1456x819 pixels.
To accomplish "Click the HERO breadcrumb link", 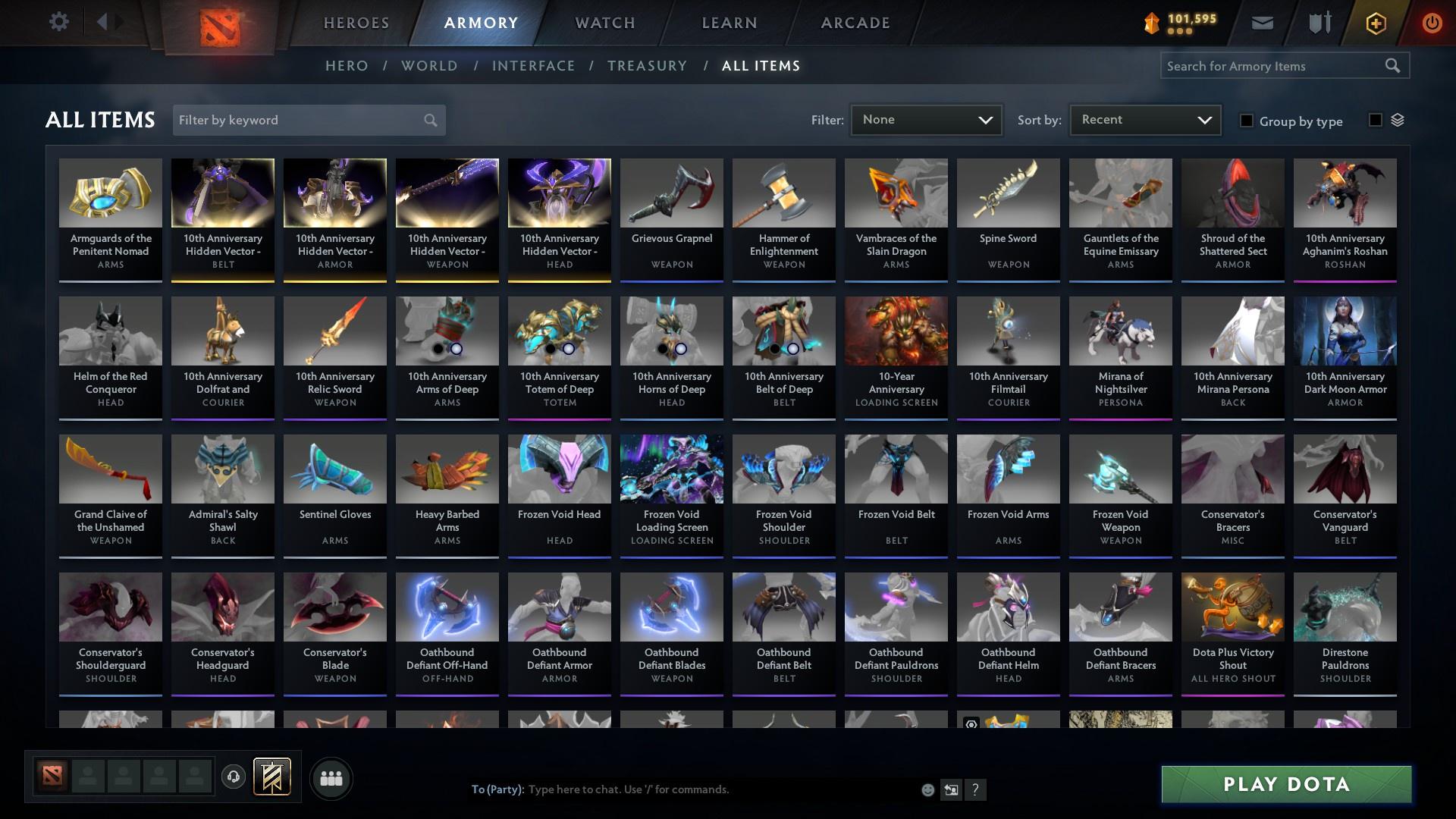I will point(346,66).
